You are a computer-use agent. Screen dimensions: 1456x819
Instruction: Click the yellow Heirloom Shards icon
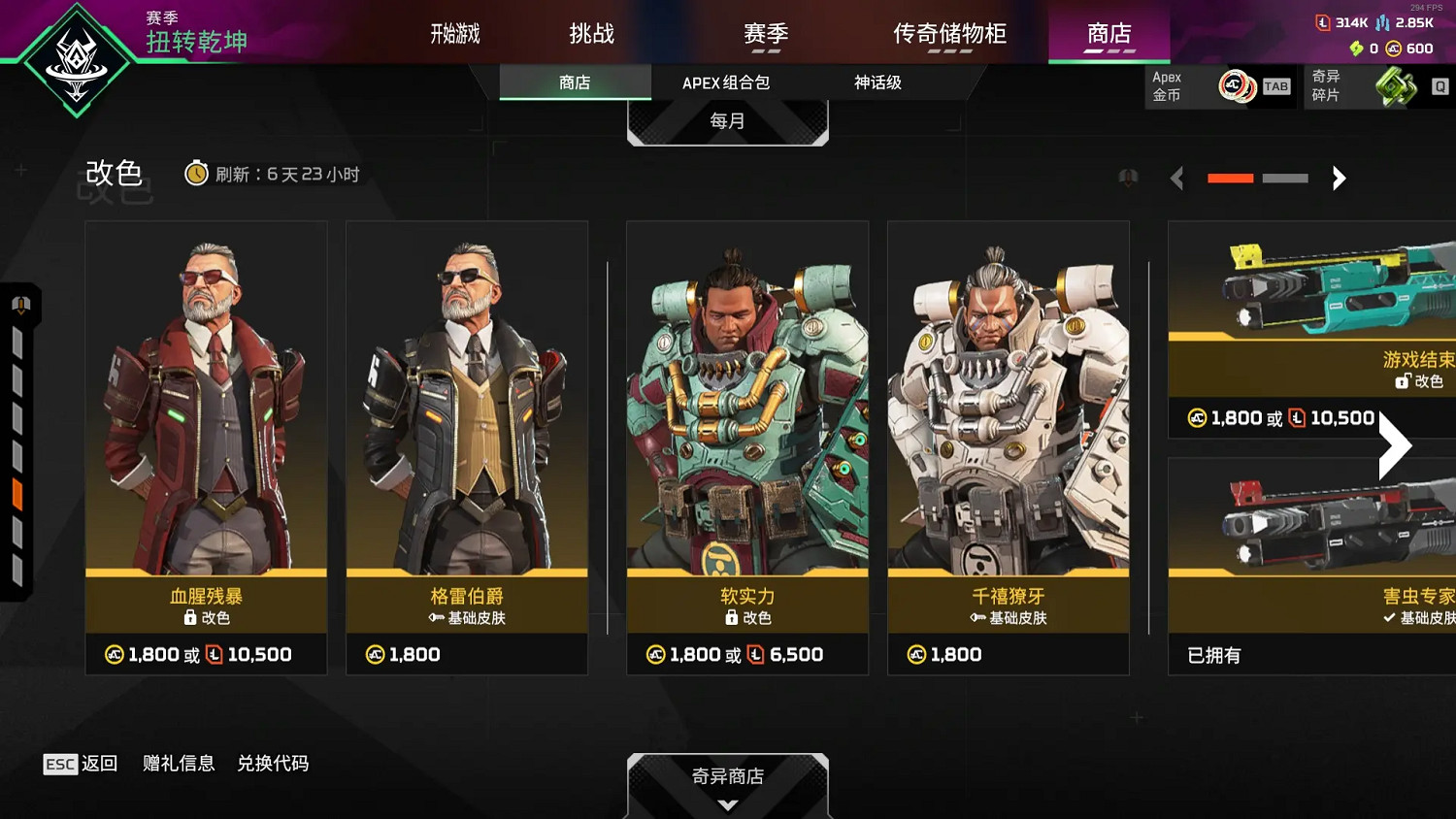(x=1355, y=48)
